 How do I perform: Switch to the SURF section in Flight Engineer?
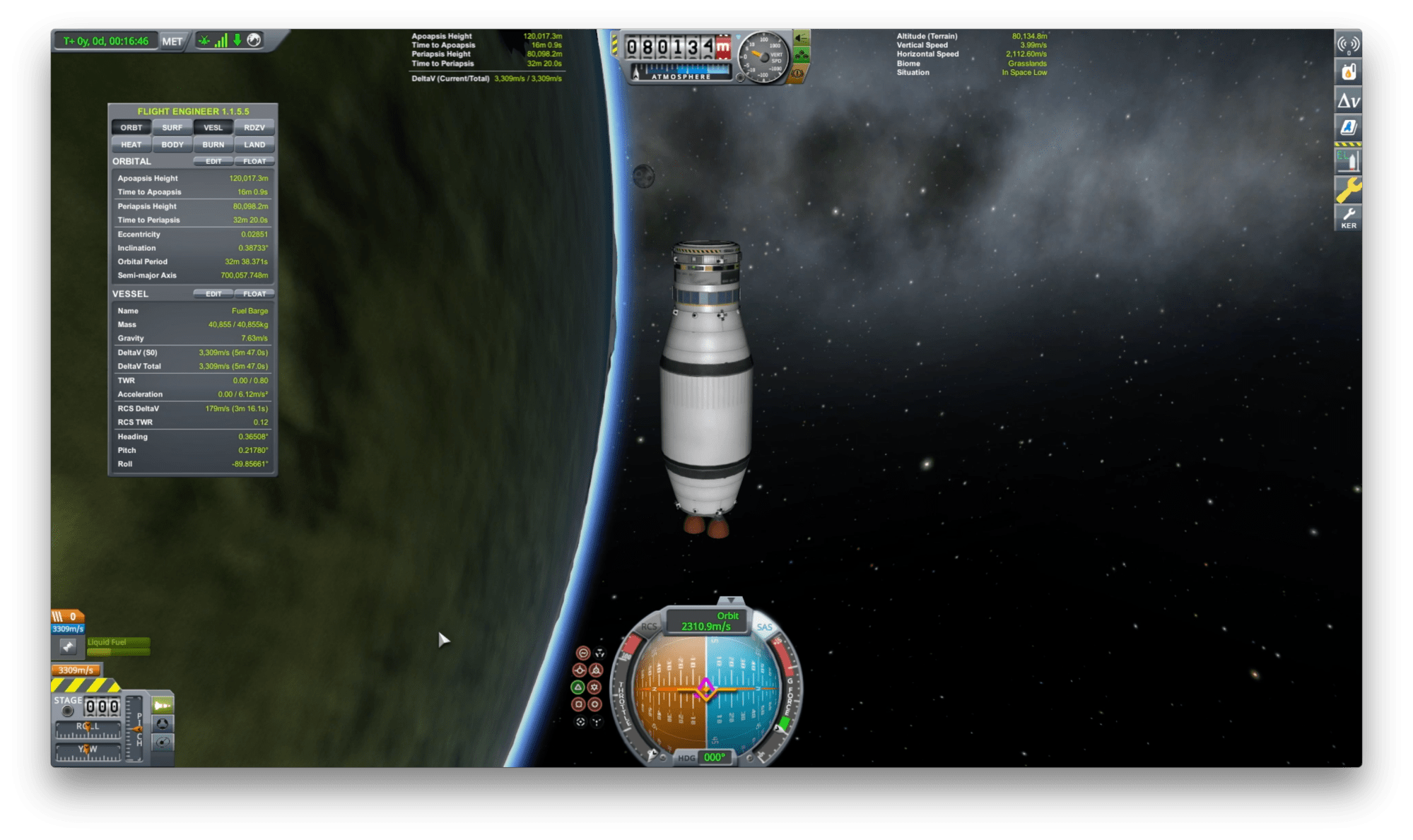pyautogui.click(x=172, y=128)
